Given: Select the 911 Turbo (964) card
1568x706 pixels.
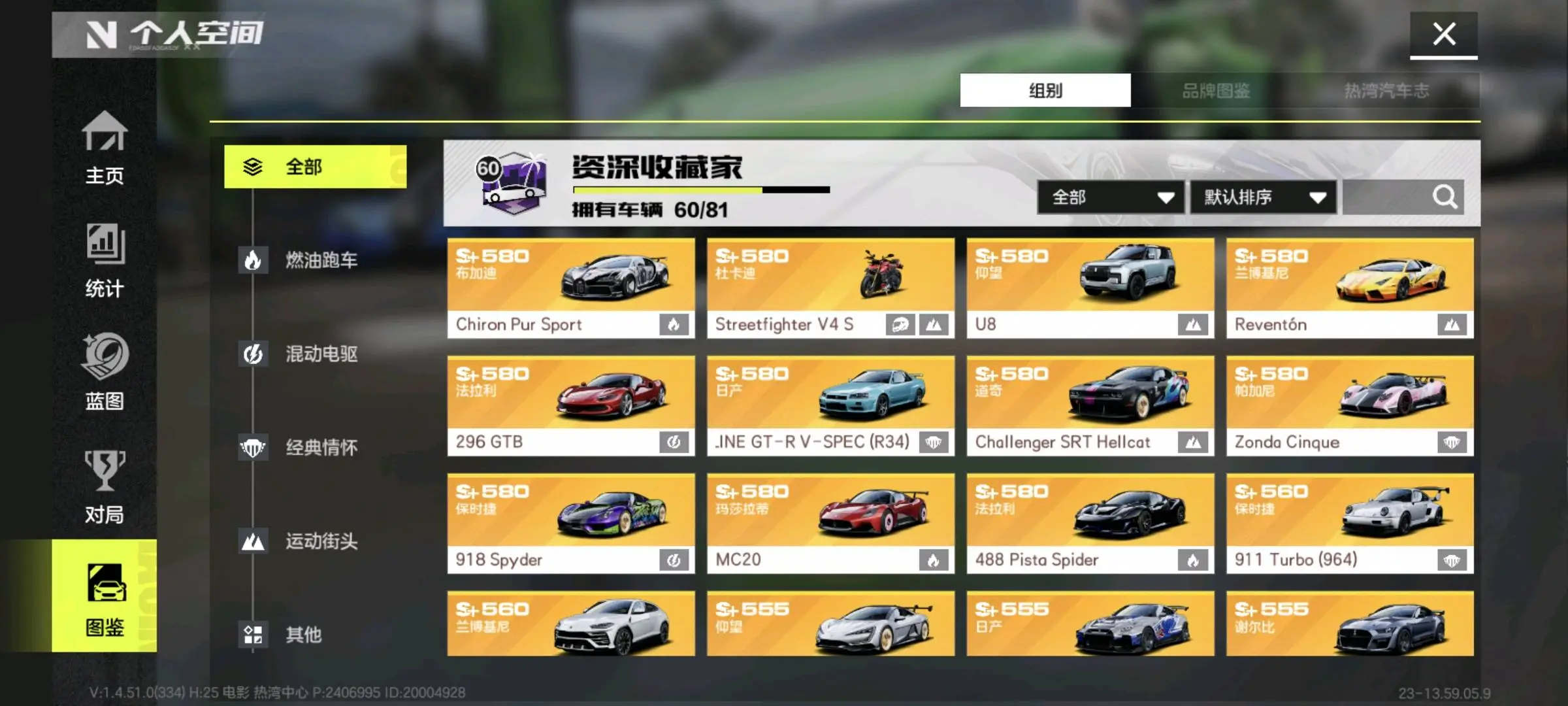Looking at the screenshot, I should pyautogui.click(x=1349, y=523).
